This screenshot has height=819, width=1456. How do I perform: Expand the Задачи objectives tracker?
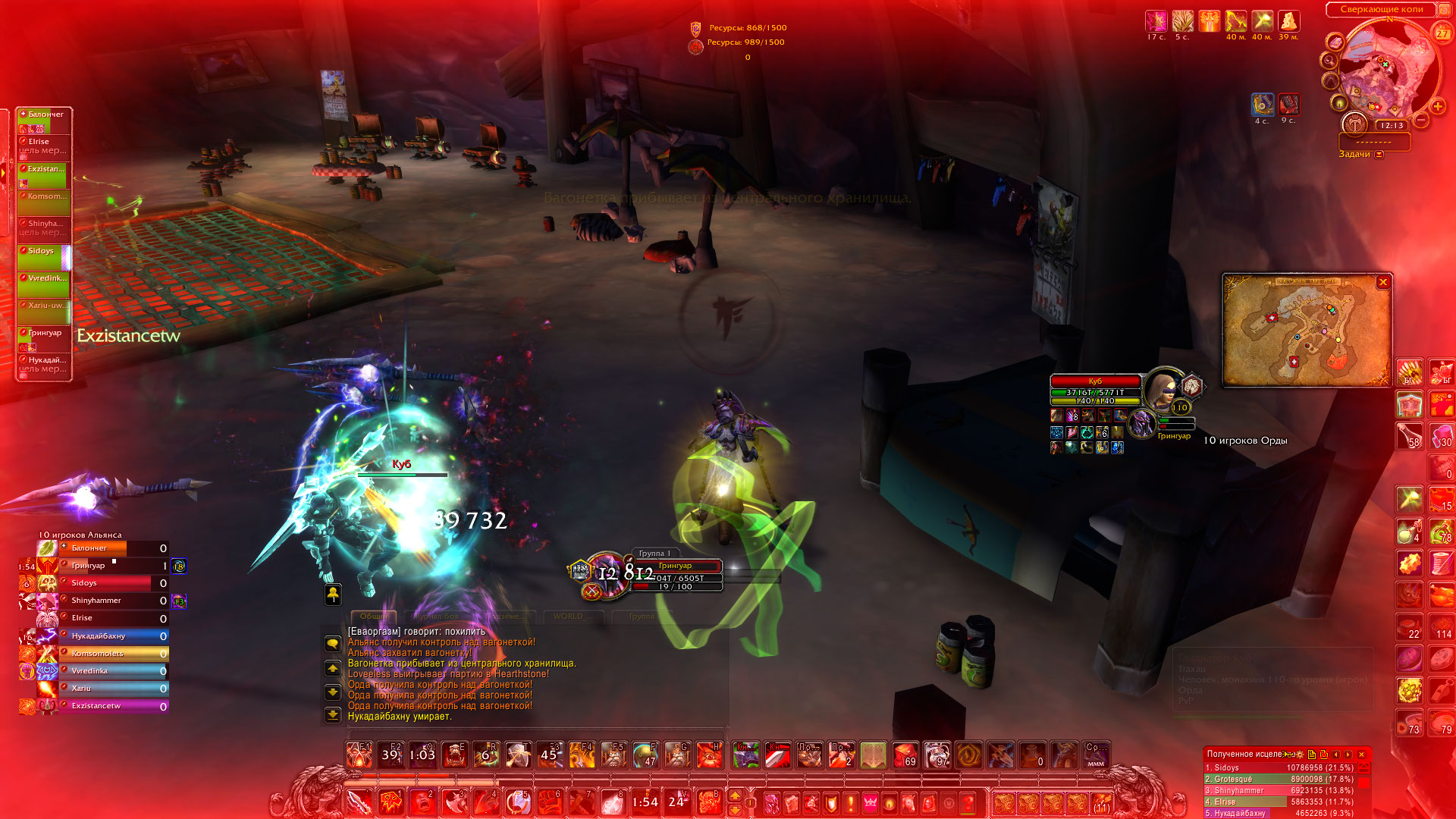click(1379, 155)
